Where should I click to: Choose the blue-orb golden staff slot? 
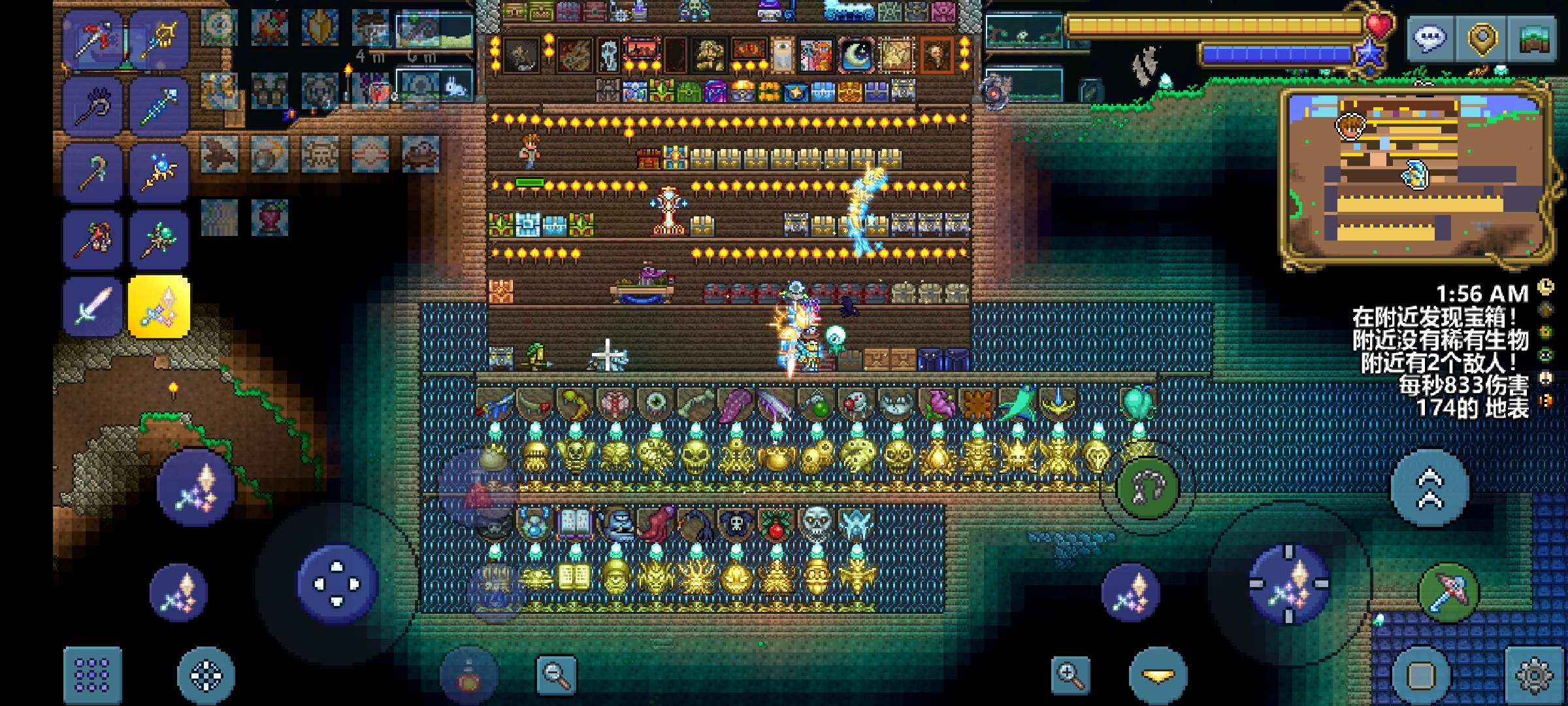(159, 172)
